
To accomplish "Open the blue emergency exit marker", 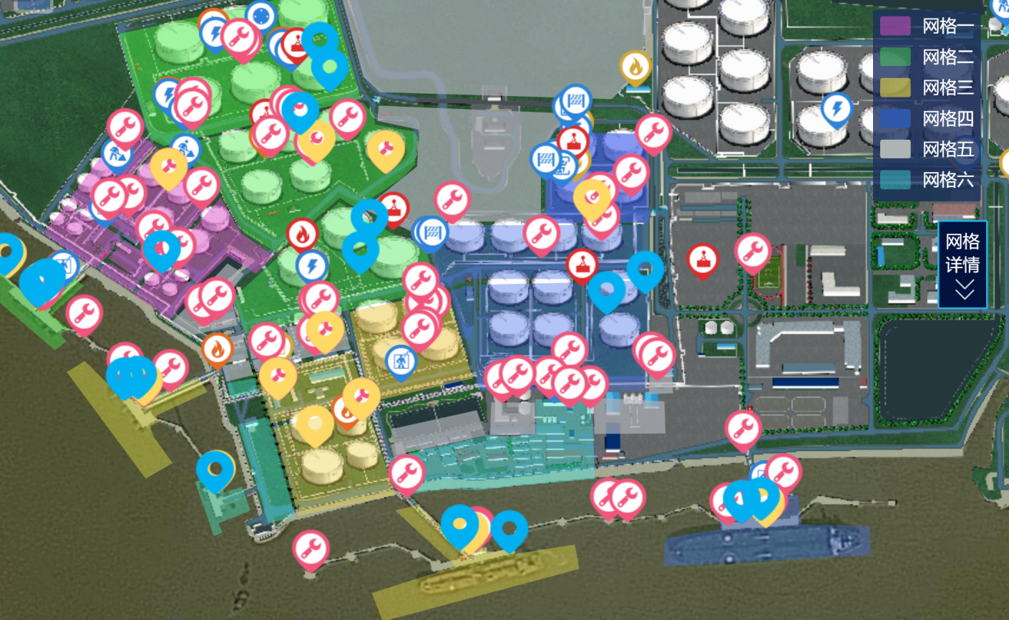I will coord(401,361).
